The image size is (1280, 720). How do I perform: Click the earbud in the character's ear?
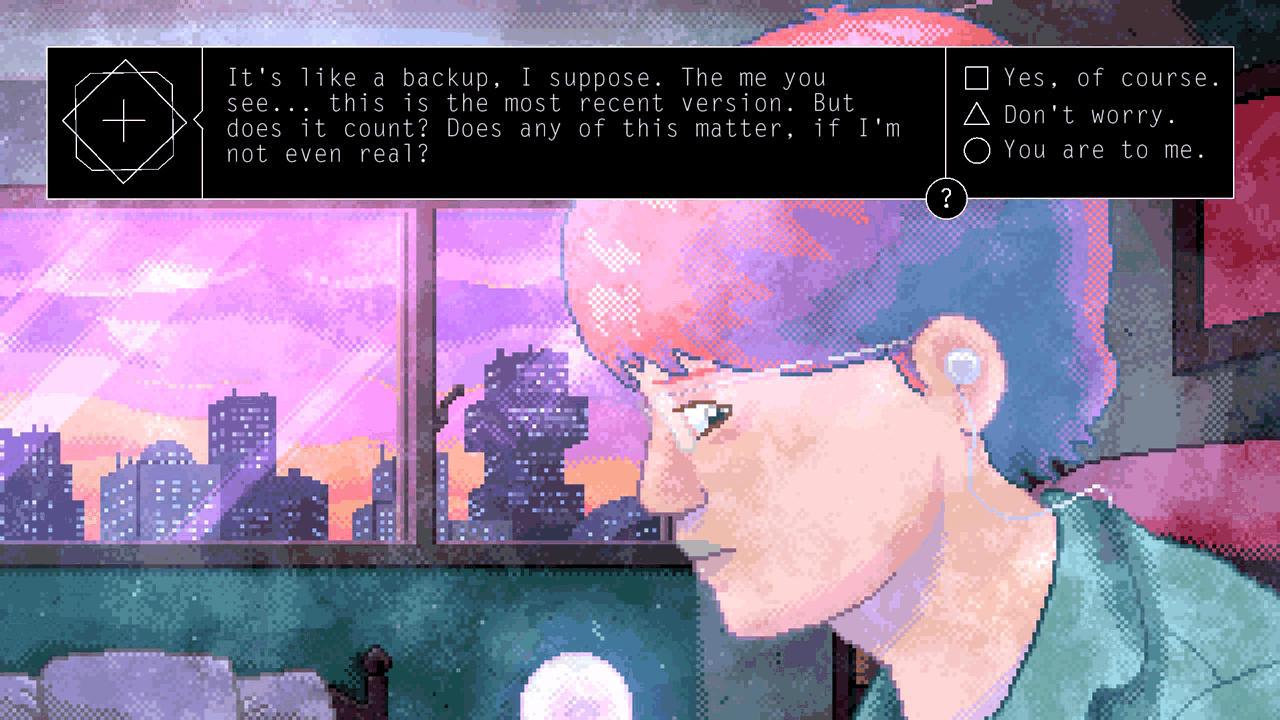(x=961, y=366)
